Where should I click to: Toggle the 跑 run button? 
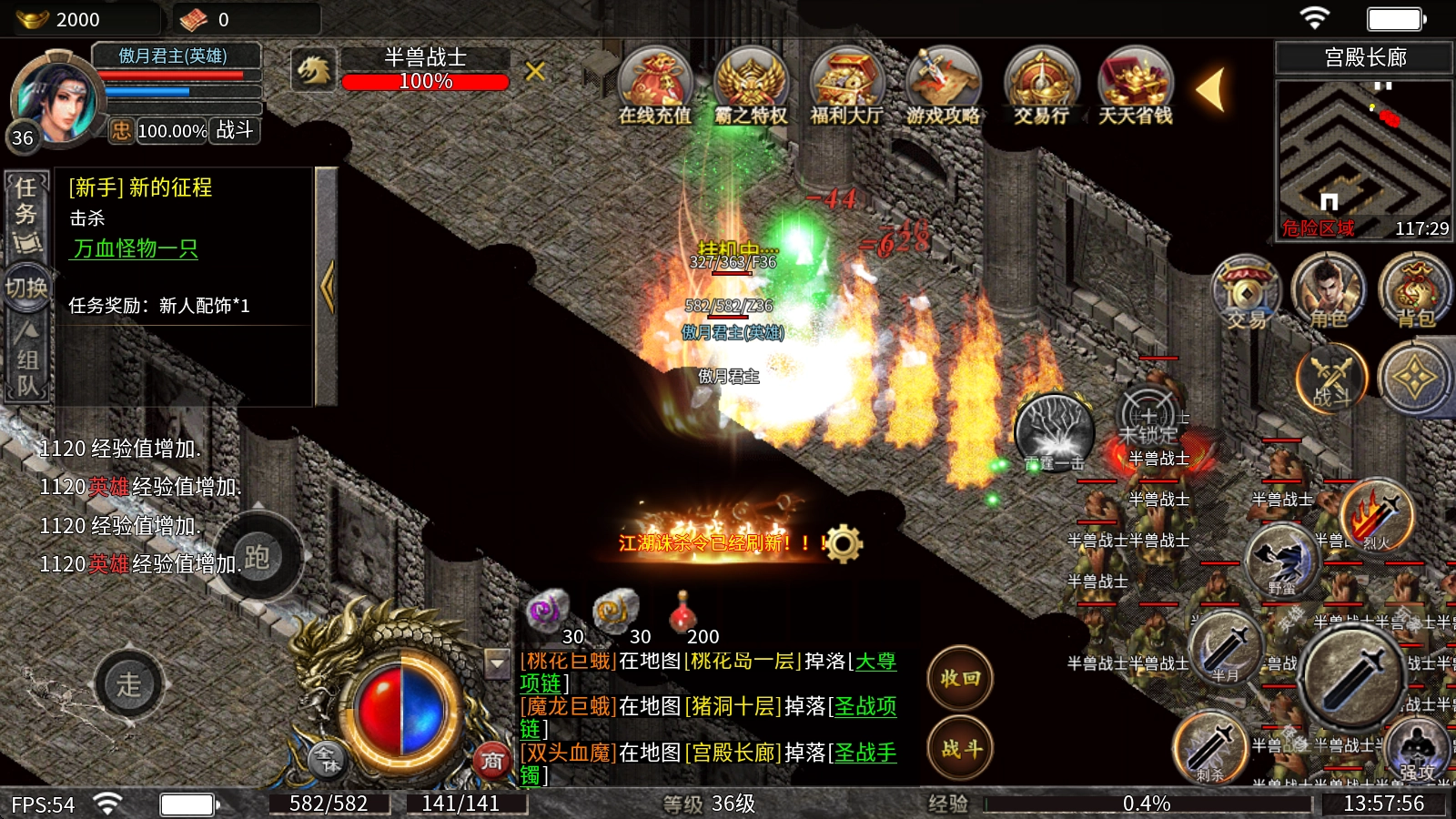258,557
